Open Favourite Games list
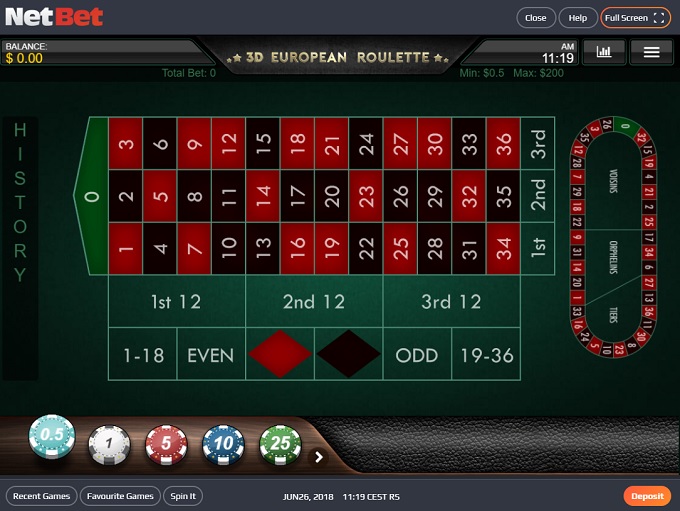Image resolution: width=680 pixels, height=511 pixels. 120,496
